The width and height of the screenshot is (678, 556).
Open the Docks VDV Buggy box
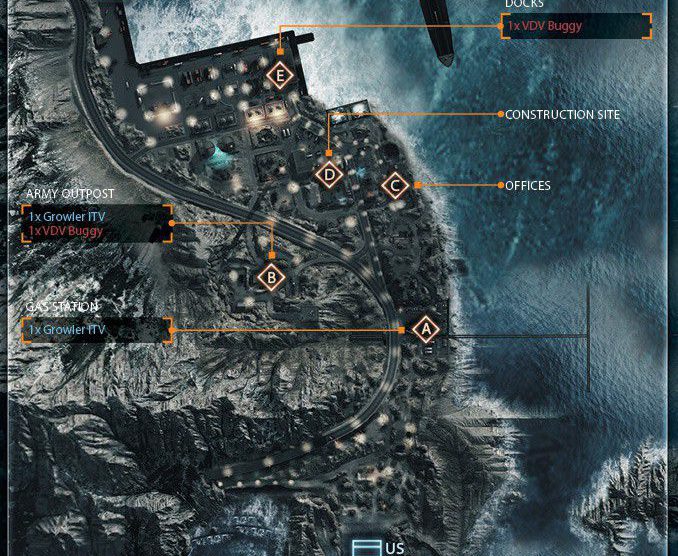click(576, 26)
